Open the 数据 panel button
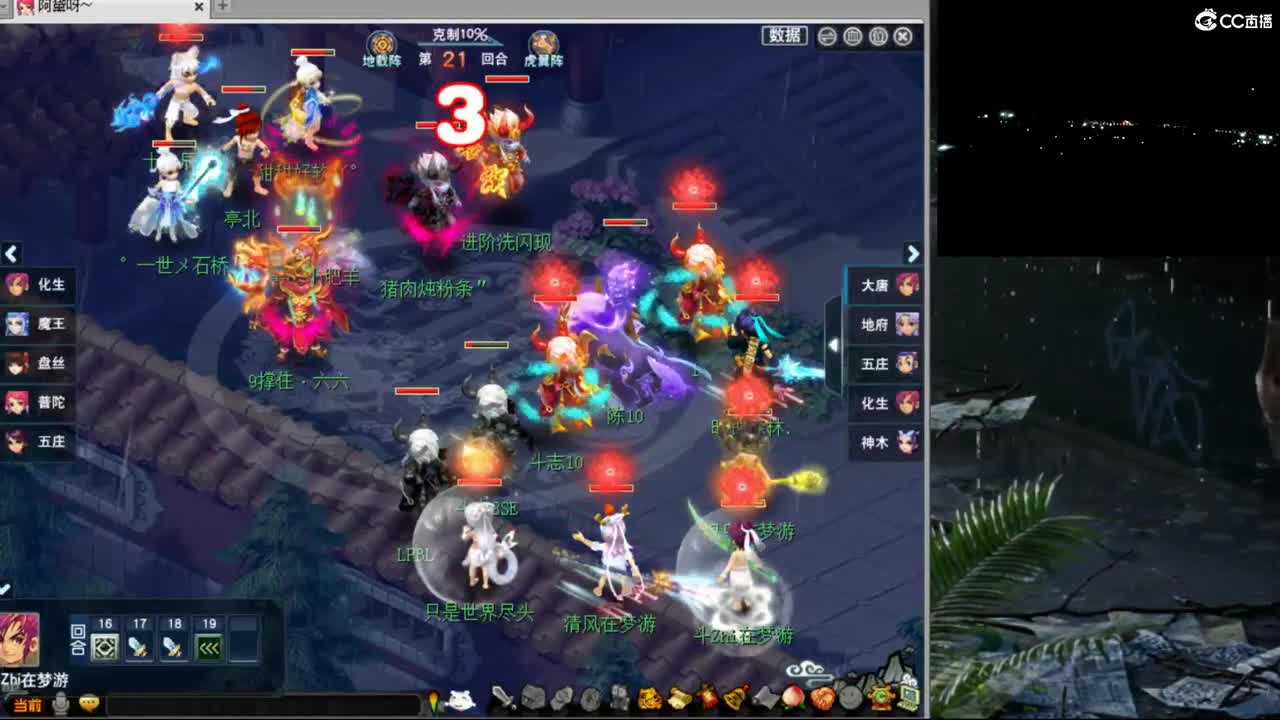 click(x=785, y=35)
